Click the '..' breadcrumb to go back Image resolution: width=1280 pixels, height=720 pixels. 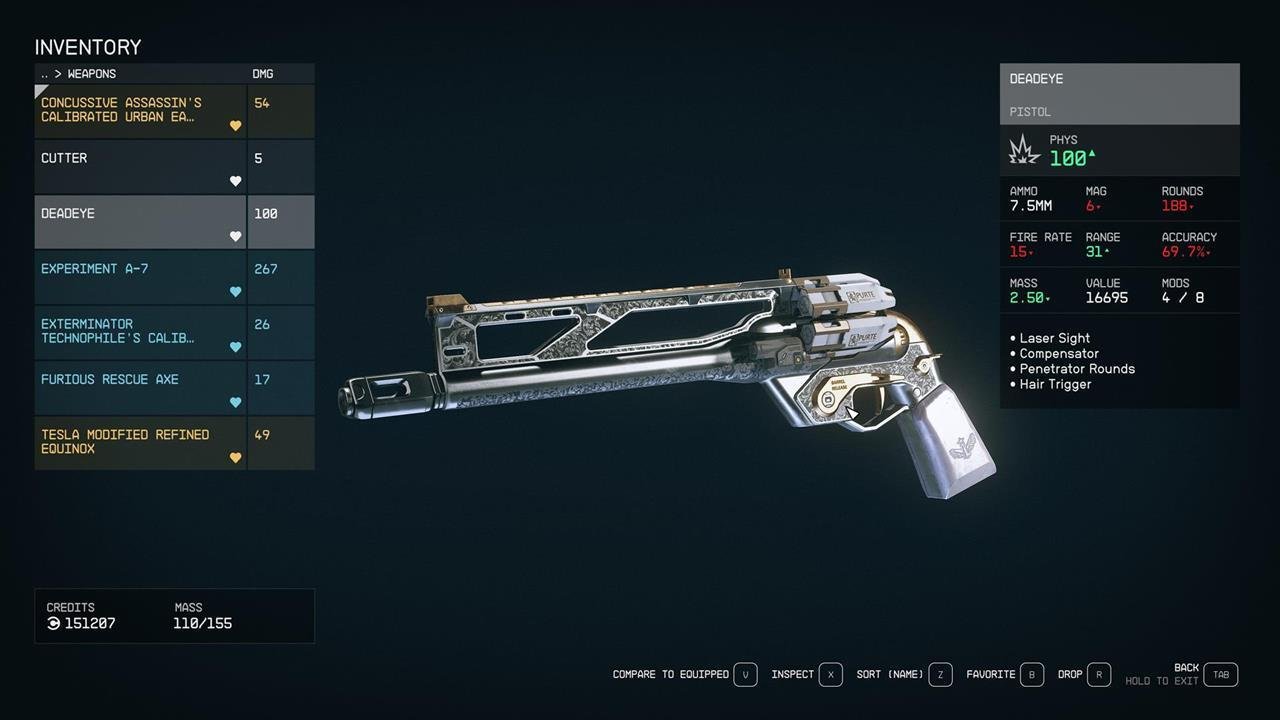click(43, 73)
